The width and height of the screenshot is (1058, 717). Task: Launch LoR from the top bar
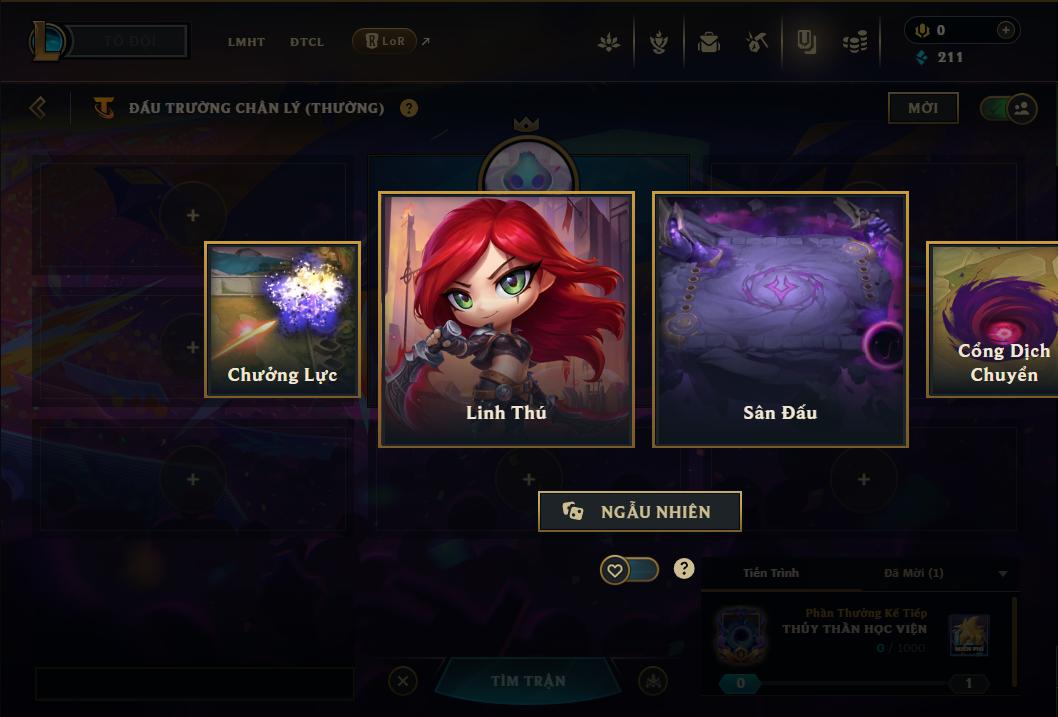coord(385,41)
